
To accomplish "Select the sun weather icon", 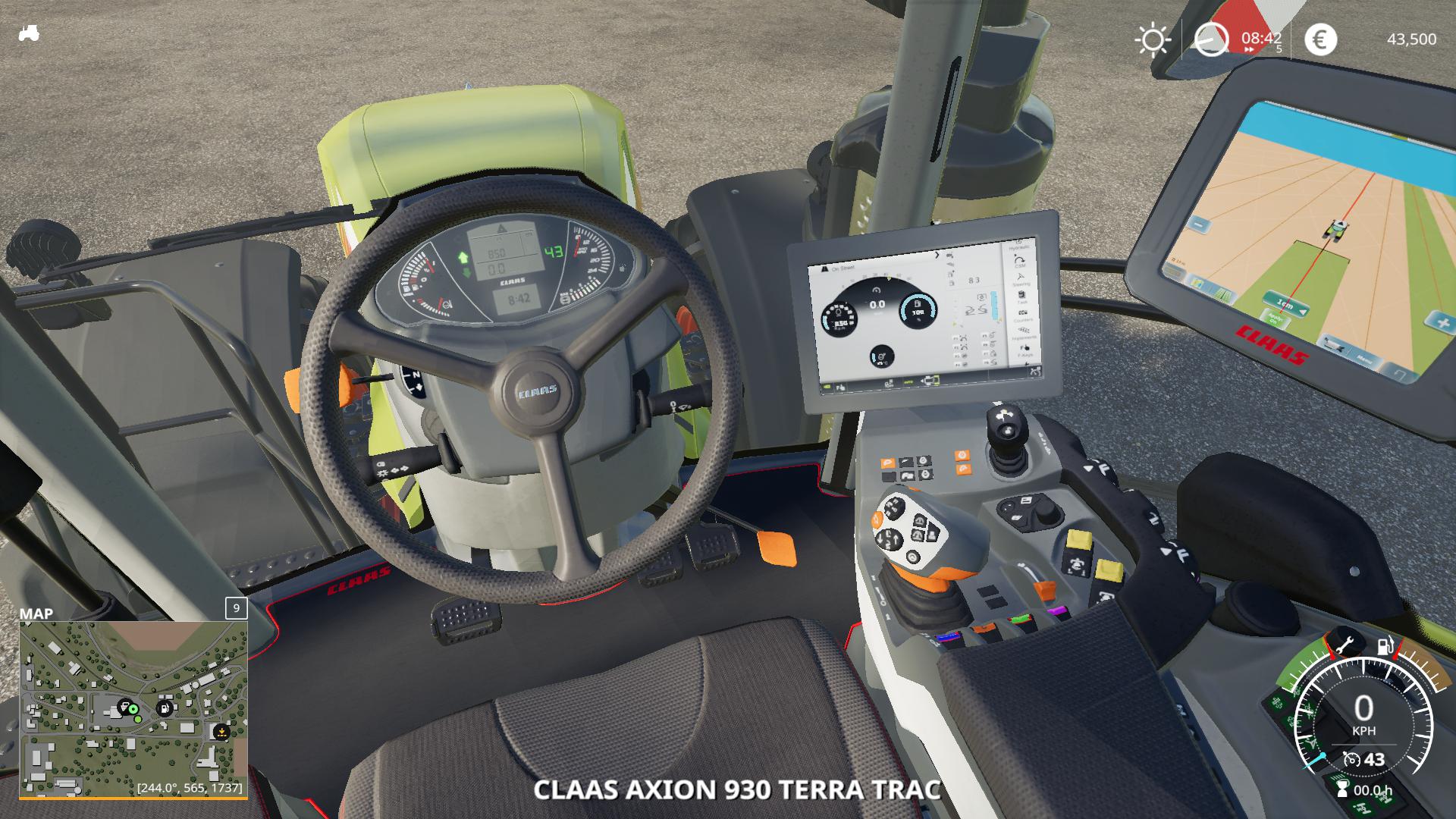I will tap(1152, 39).
